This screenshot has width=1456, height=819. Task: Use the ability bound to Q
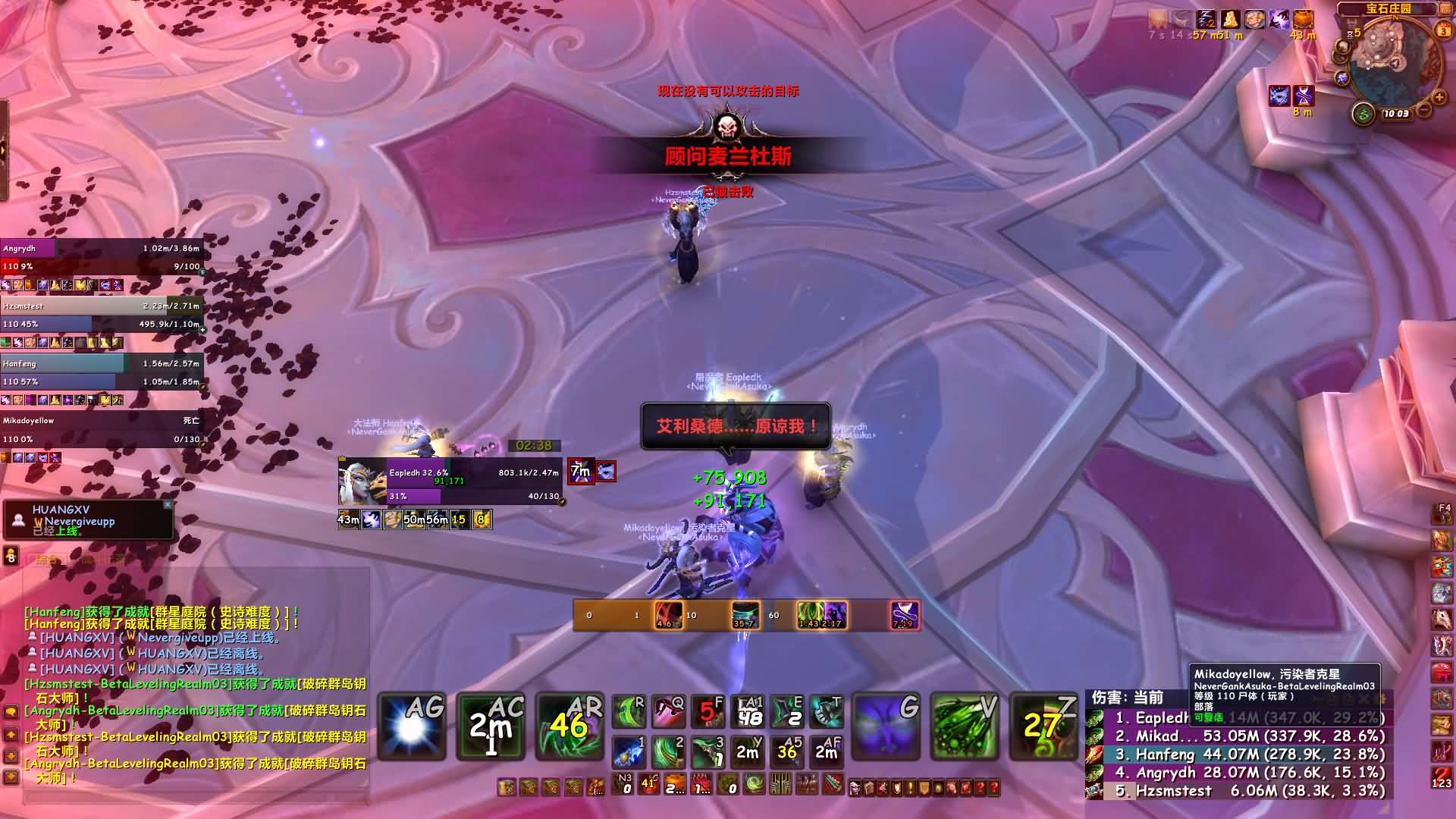pos(668,711)
